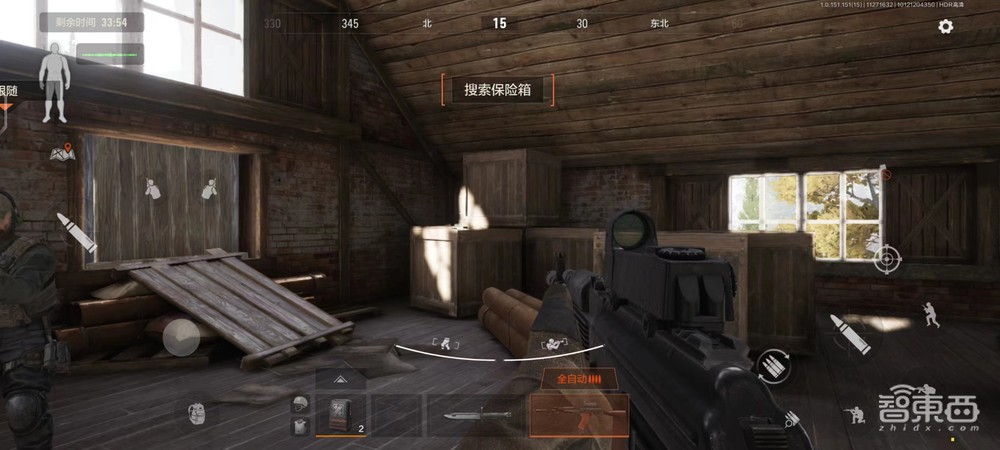Select the rifle weapon slot
Viewport: 1000px width, 450px height.
click(579, 415)
